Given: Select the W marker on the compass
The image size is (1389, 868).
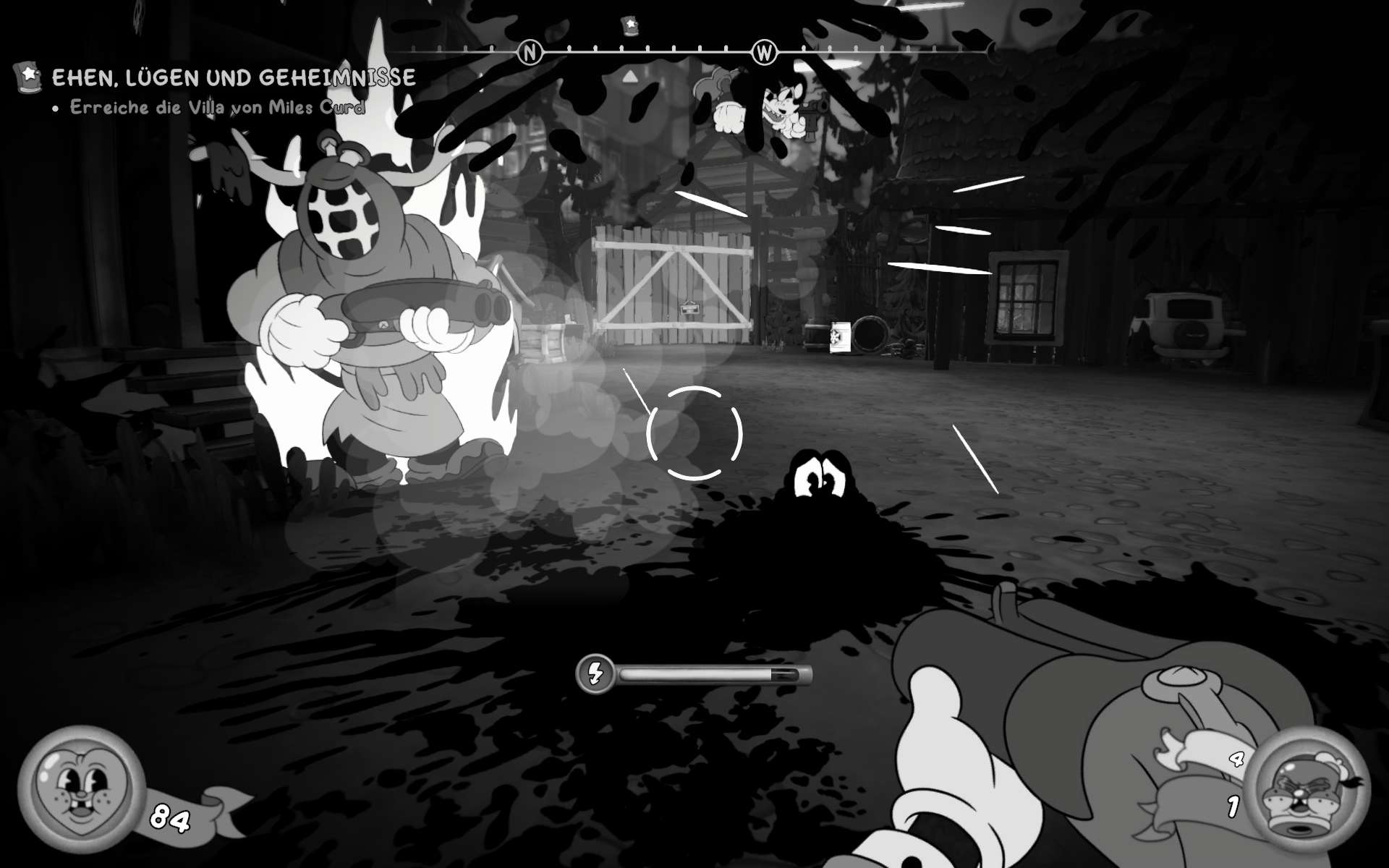Looking at the screenshot, I should 763,52.
